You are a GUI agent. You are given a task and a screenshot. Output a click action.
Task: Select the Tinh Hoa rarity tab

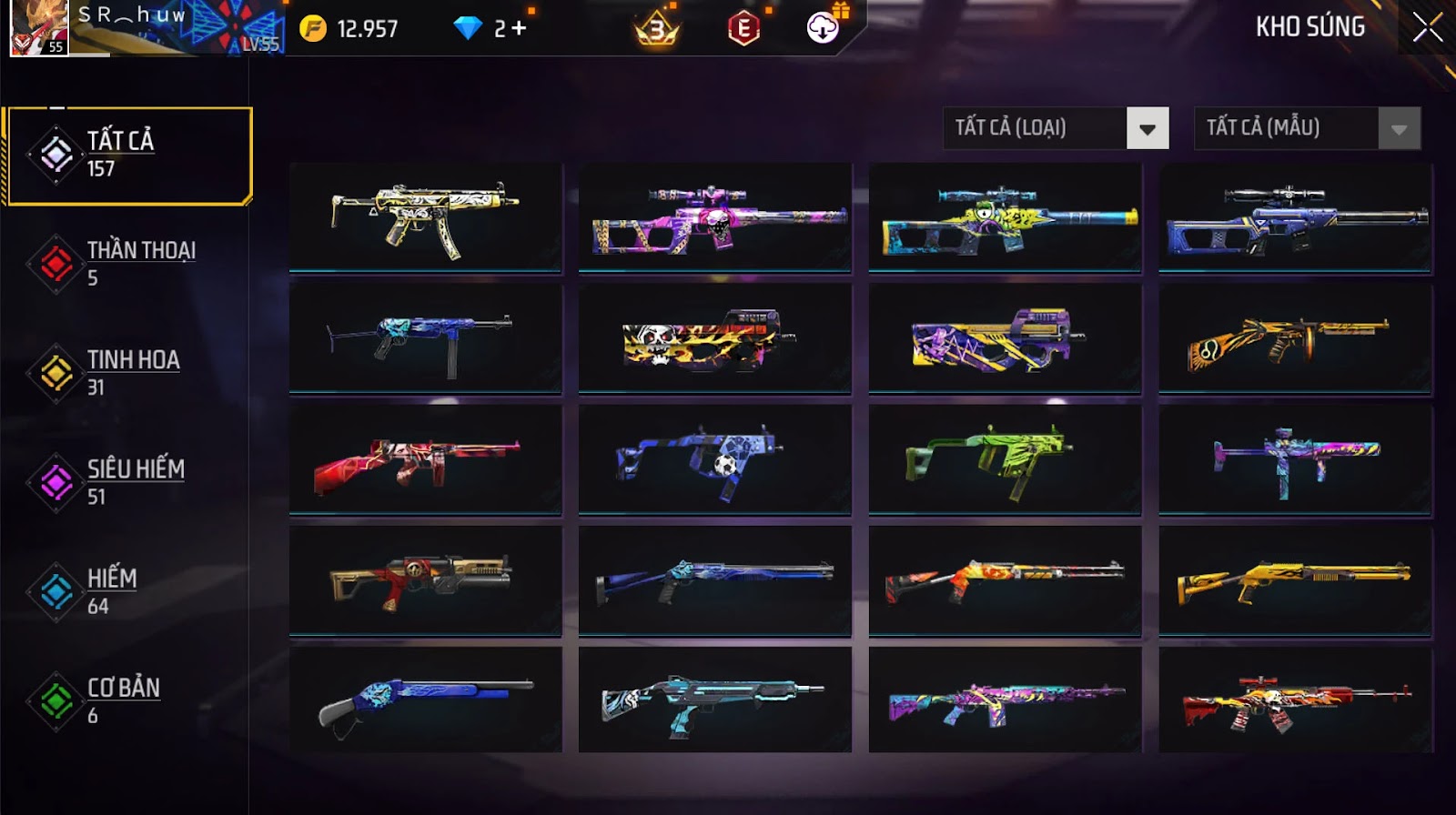pos(127,373)
